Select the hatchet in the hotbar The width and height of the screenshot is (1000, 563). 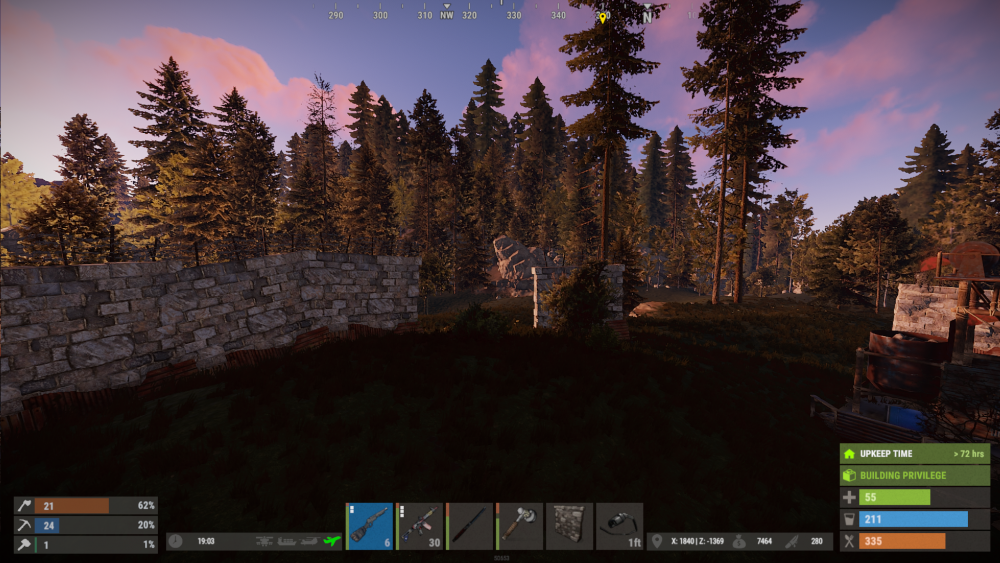coord(520,526)
